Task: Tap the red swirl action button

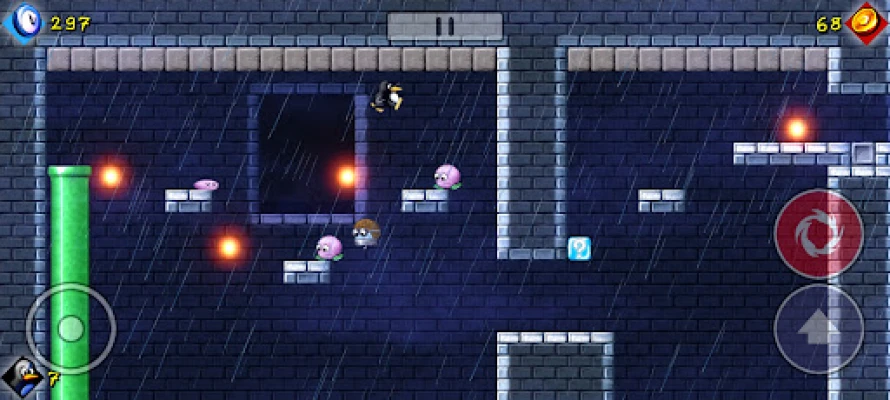Action: coord(818,234)
